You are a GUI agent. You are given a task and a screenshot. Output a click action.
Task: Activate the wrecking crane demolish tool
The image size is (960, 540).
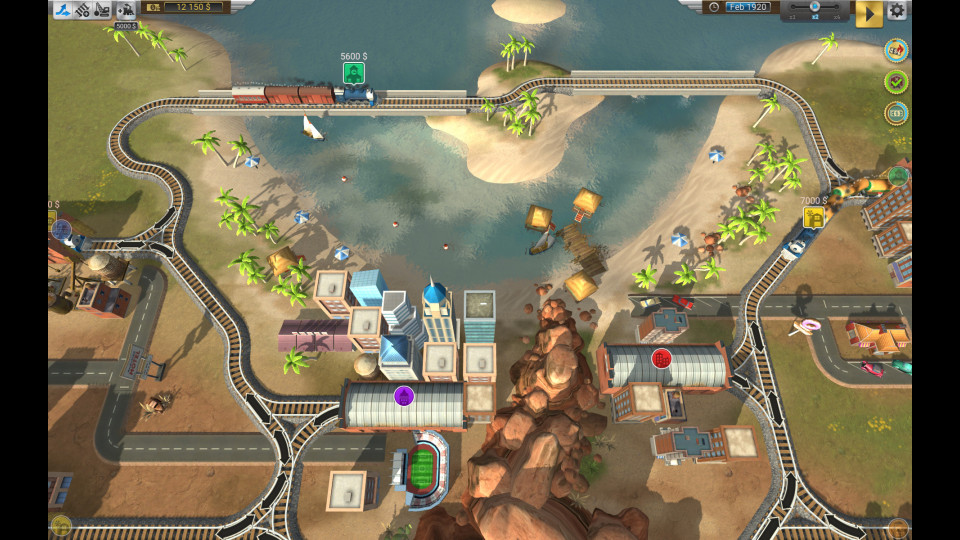tap(103, 9)
